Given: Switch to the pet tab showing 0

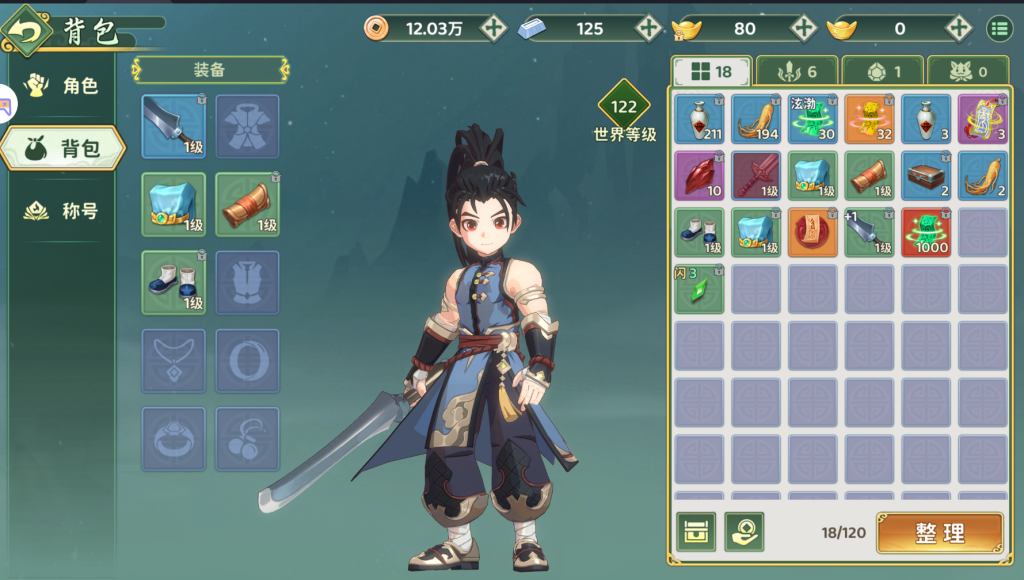Looking at the screenshot, I should point(968,71).
